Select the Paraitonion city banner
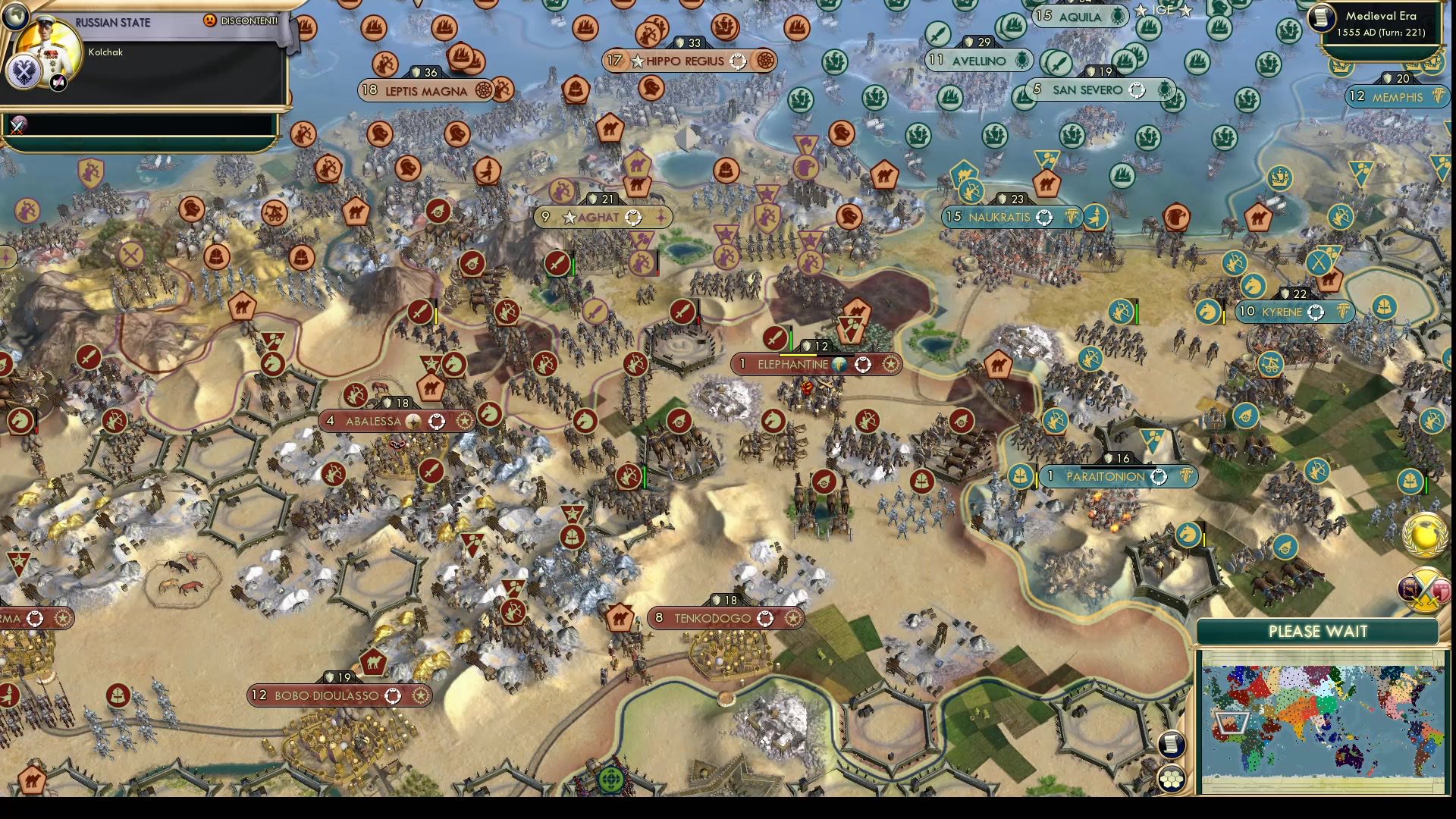The image size is (1456, 819). point(1106,477)
